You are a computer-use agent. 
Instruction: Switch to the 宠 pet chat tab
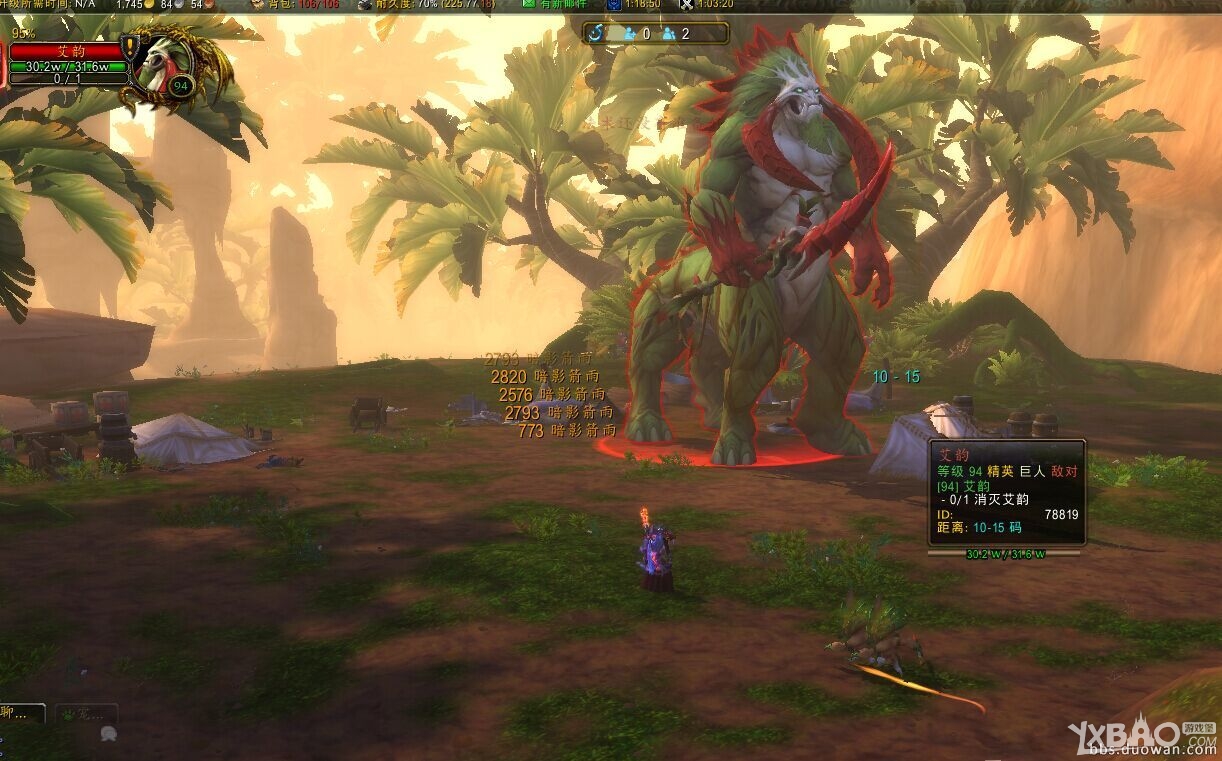click(x=86, y=713)
